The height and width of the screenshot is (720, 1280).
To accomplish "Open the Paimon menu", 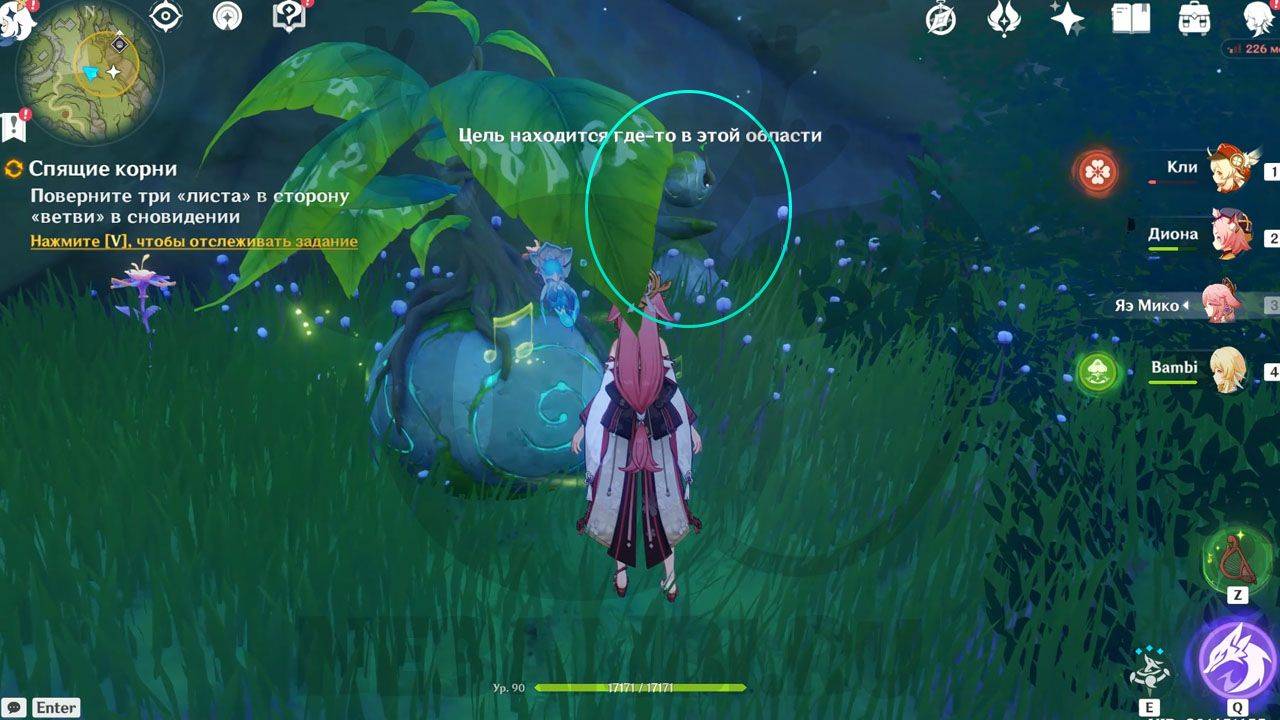I will (16, 20).
